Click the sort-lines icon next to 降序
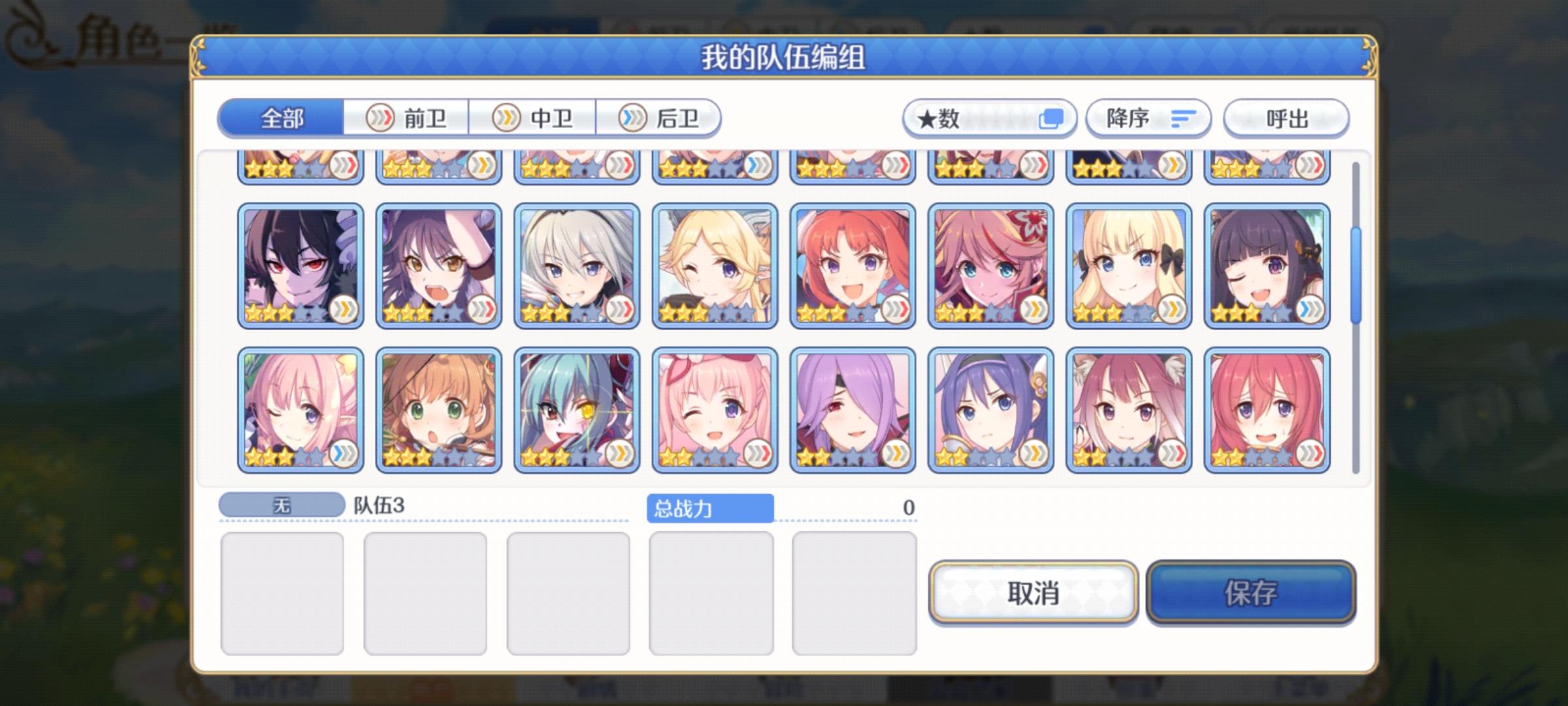The width and height of the screenshot is (1568, 706). (x=1184, y=118)
